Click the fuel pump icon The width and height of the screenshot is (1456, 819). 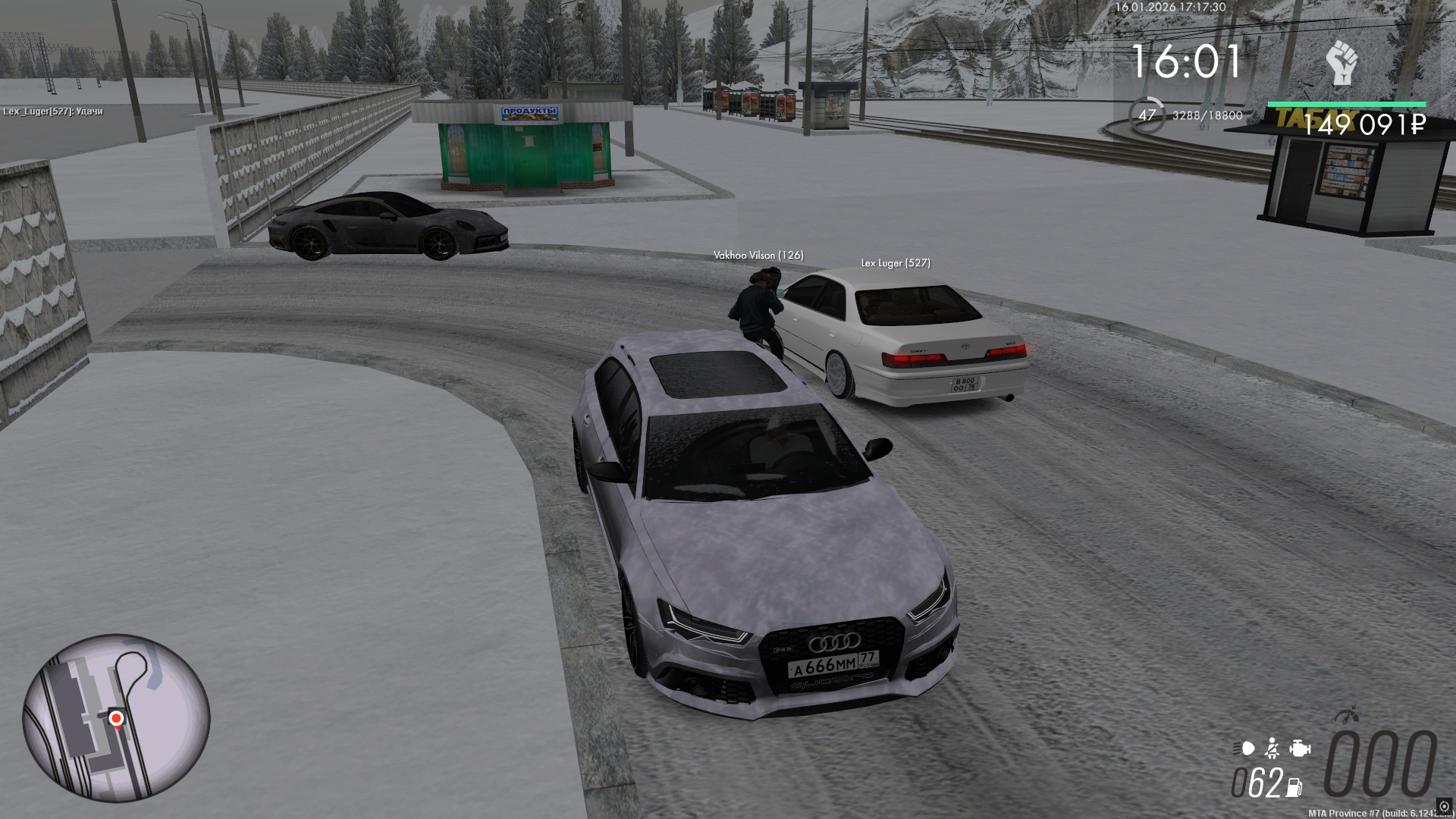point(1294,787)
